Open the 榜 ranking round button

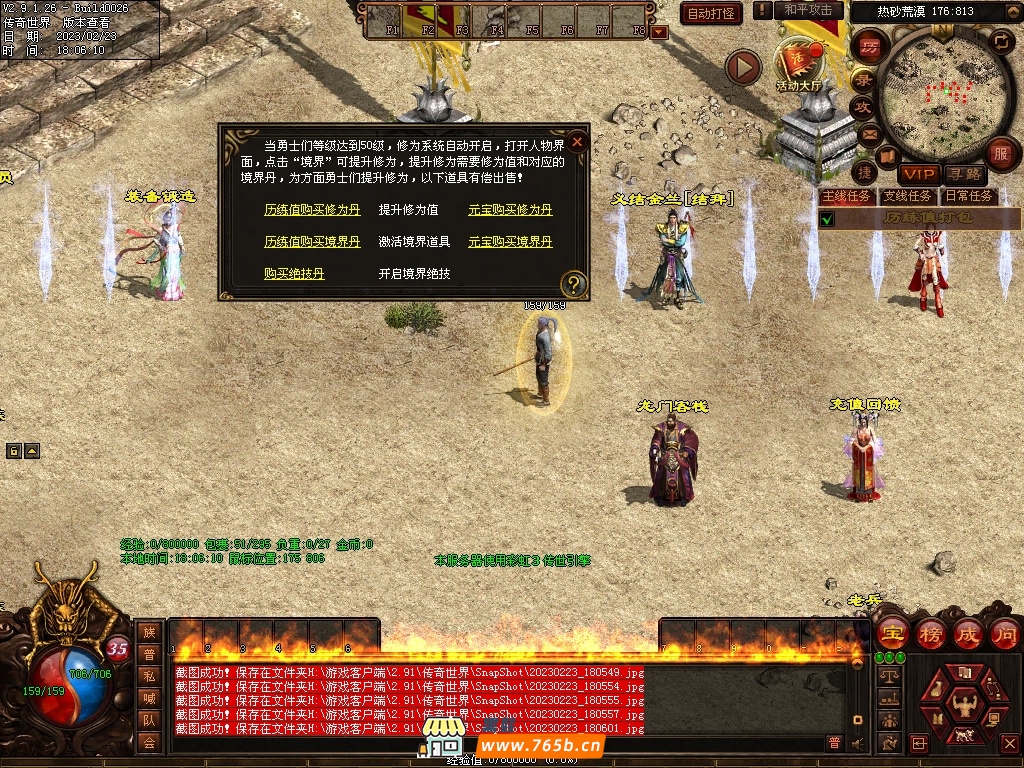coord(931,633)
